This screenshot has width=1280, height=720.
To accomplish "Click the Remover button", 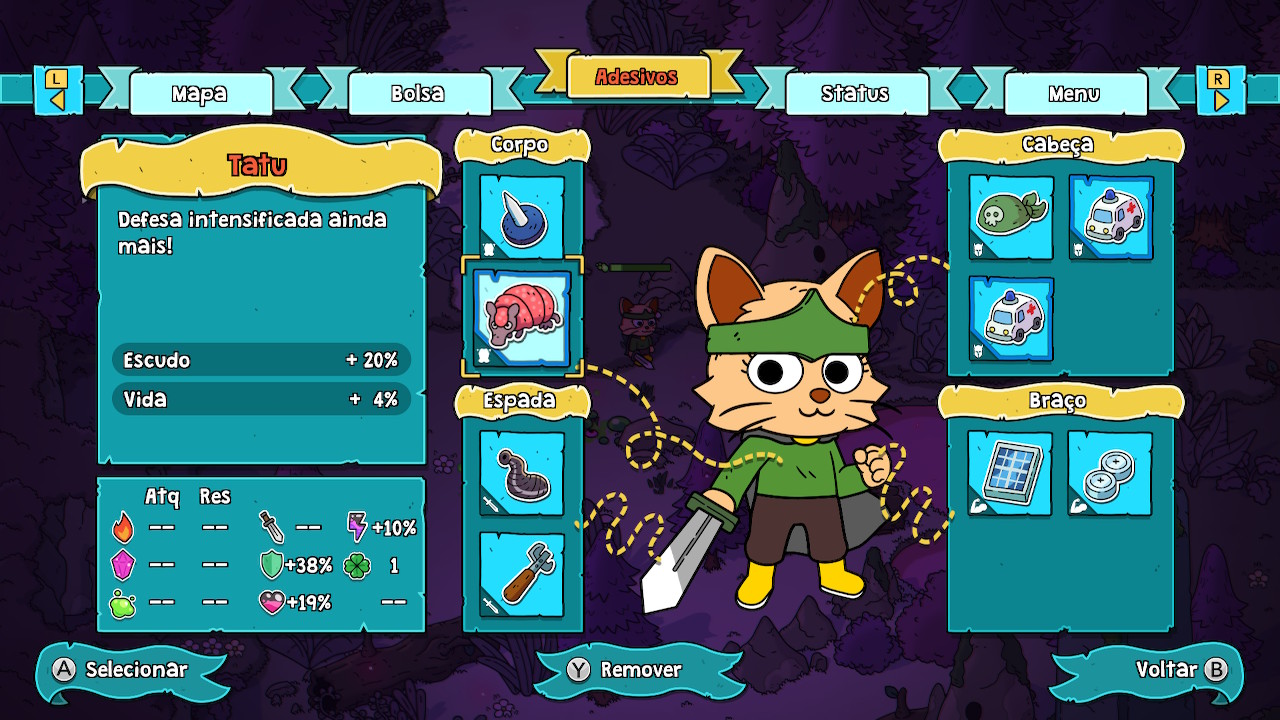I will [639, 672].
